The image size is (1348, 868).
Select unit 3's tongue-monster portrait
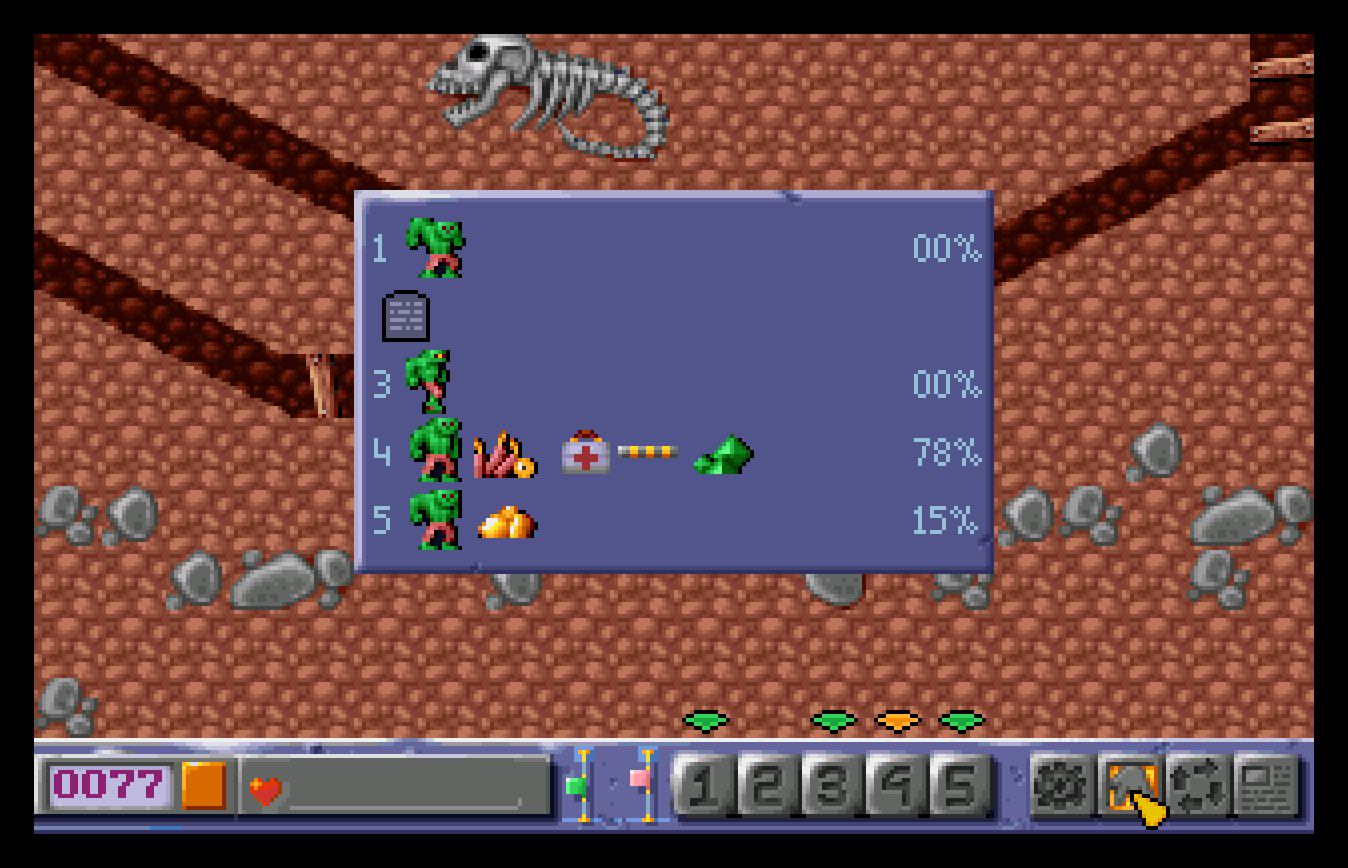(426, 383)
